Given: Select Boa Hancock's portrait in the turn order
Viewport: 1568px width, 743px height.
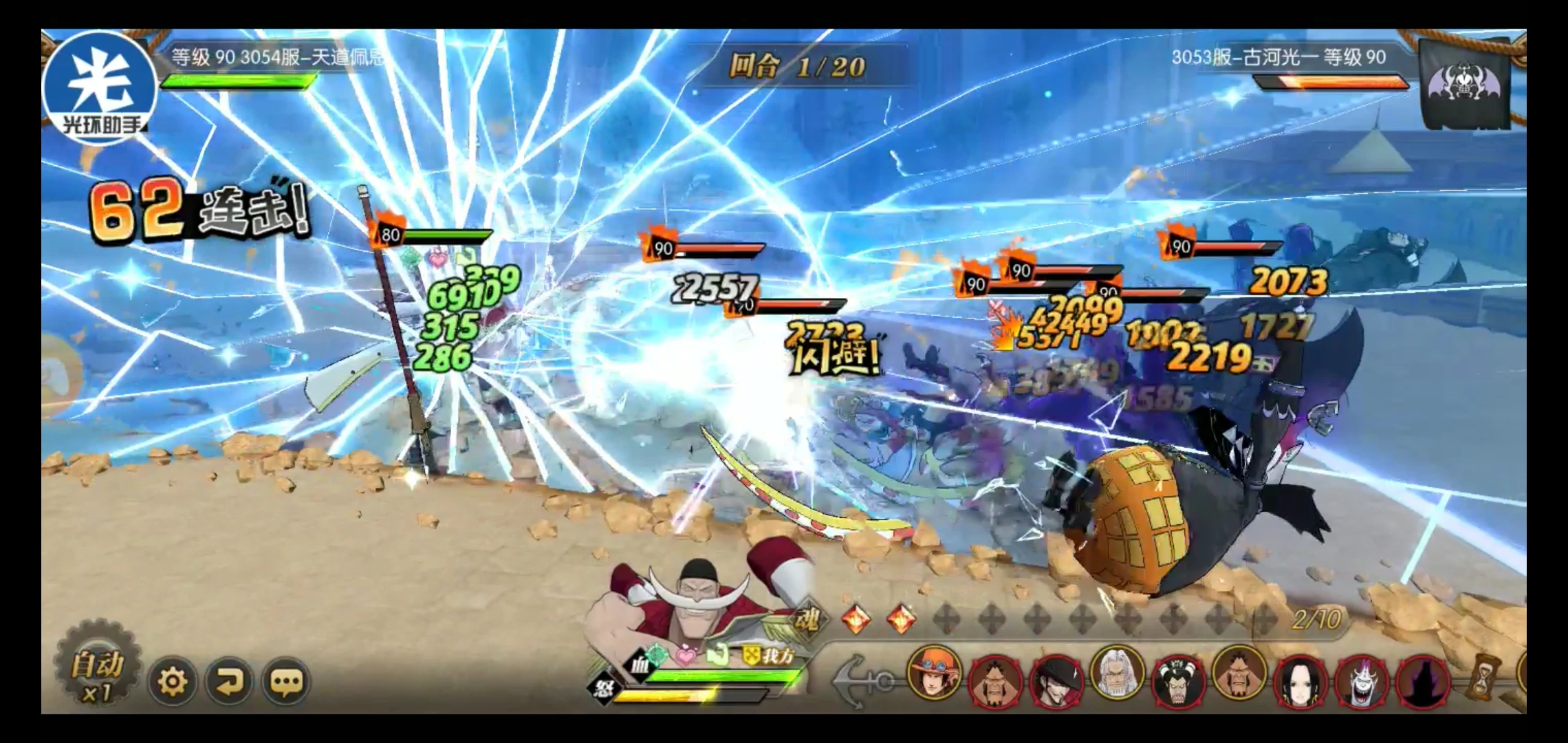Looking at the screenshot, I should tap(1300, 681).
